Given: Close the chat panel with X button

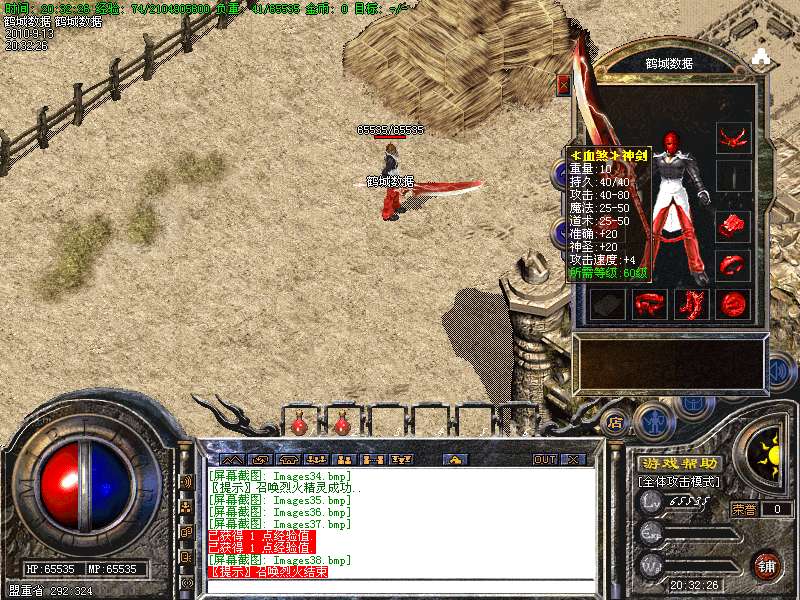Looking at the screenshot, I should pos(573,460).
